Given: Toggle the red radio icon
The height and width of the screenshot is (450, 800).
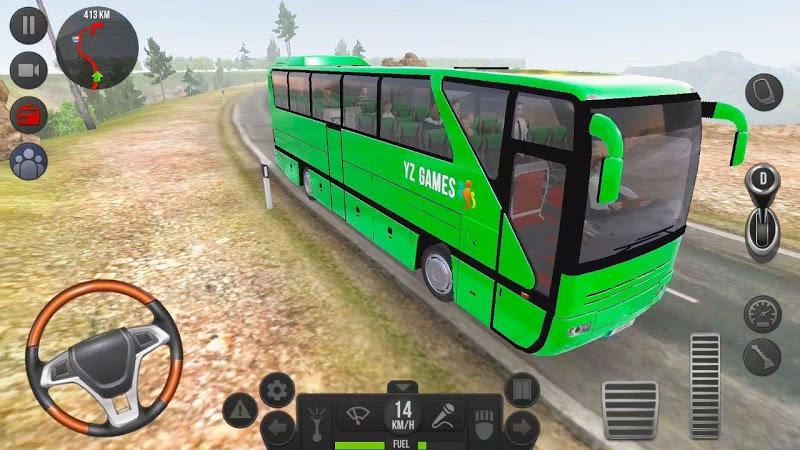Looking at the screenshot, I should [29, 115].
